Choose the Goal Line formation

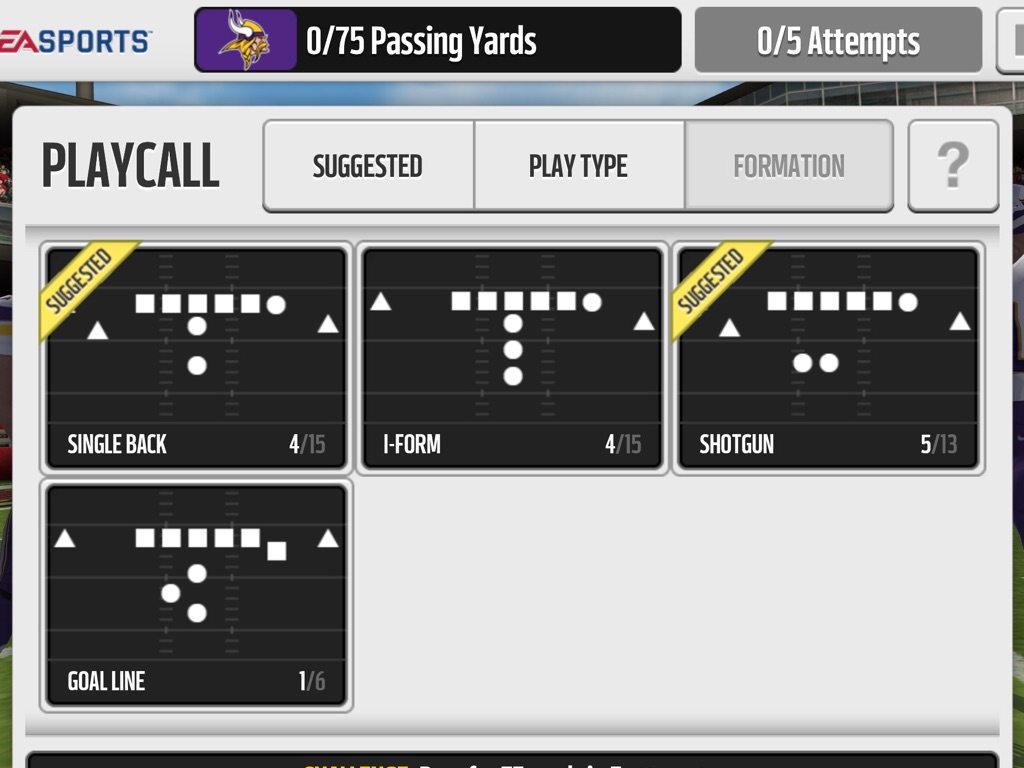click(196, 594)
